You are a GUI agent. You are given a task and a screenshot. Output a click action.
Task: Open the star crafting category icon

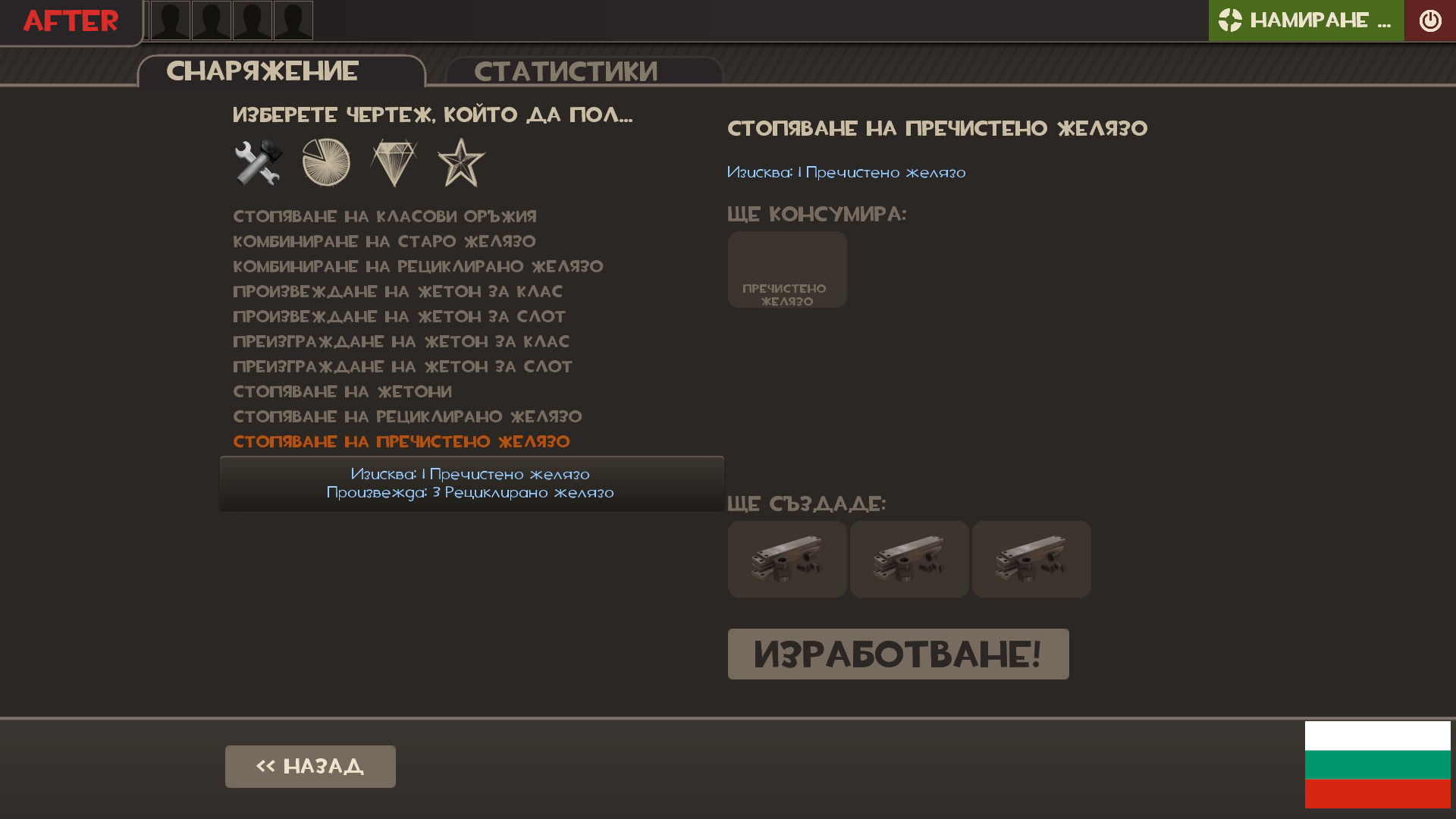tap(462, 162)
